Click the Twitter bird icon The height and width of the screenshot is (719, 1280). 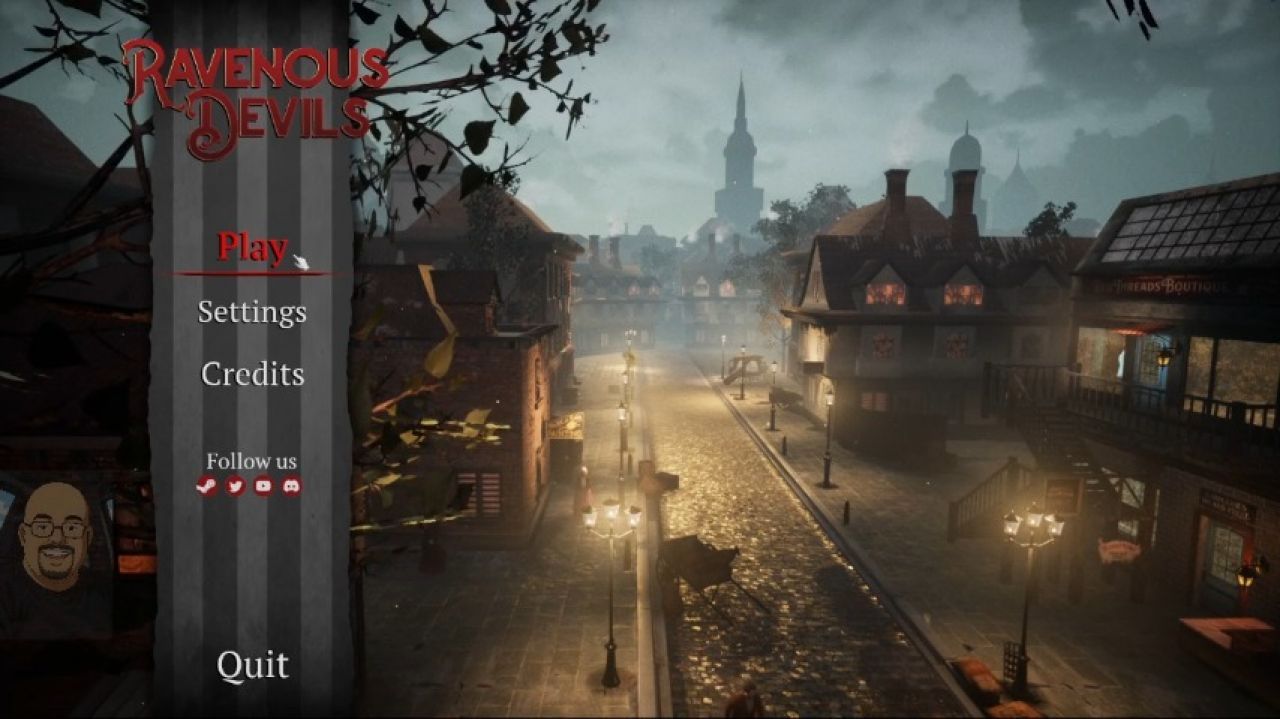click(x=236, y=487)
